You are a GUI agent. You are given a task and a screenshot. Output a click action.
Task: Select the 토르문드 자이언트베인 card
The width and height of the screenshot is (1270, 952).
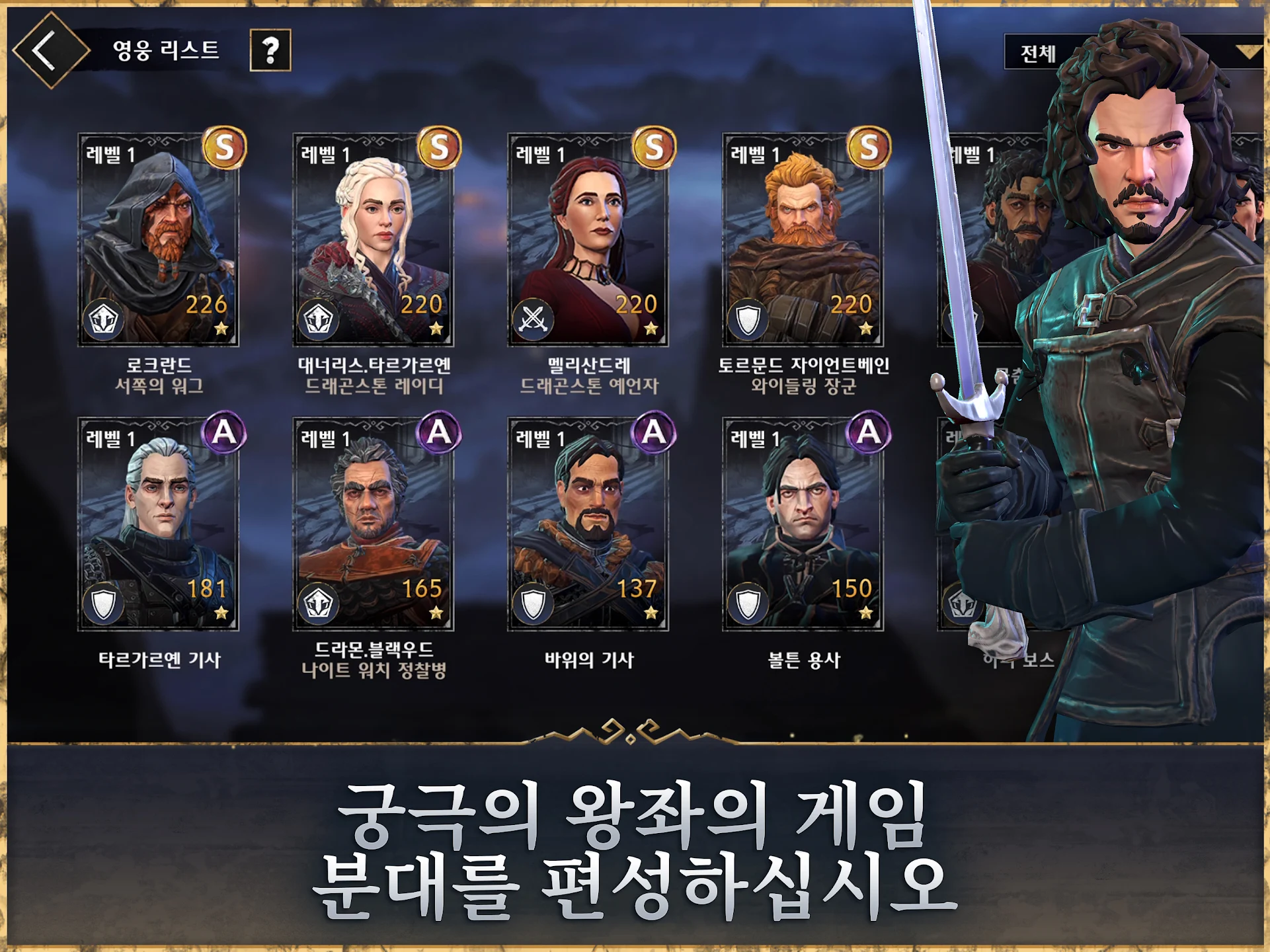[x=803, y=240]
